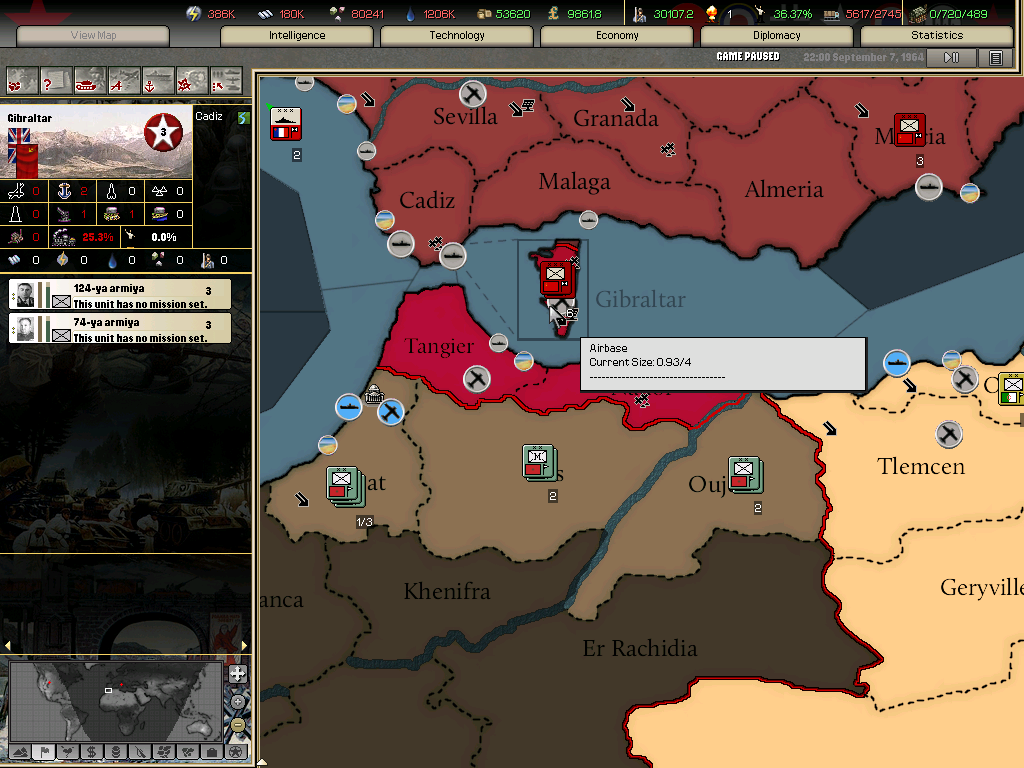Zoom out with the minimap minus button

pos(237,724)
